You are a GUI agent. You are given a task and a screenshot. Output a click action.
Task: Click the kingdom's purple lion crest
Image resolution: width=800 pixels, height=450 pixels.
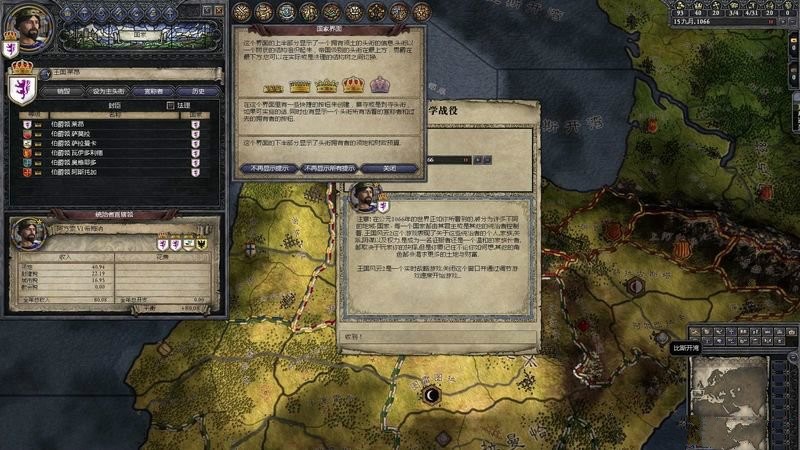click(22, 87)
